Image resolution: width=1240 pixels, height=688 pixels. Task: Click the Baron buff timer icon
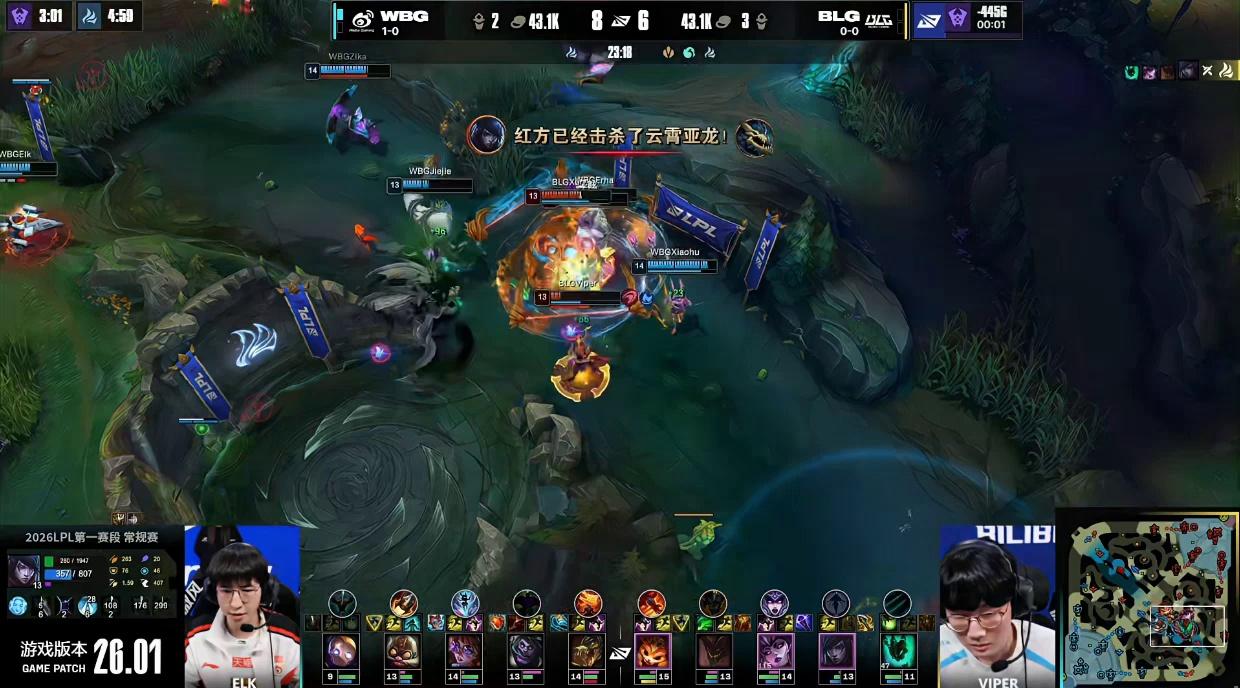pyautogui.click(x=958, y=18)
